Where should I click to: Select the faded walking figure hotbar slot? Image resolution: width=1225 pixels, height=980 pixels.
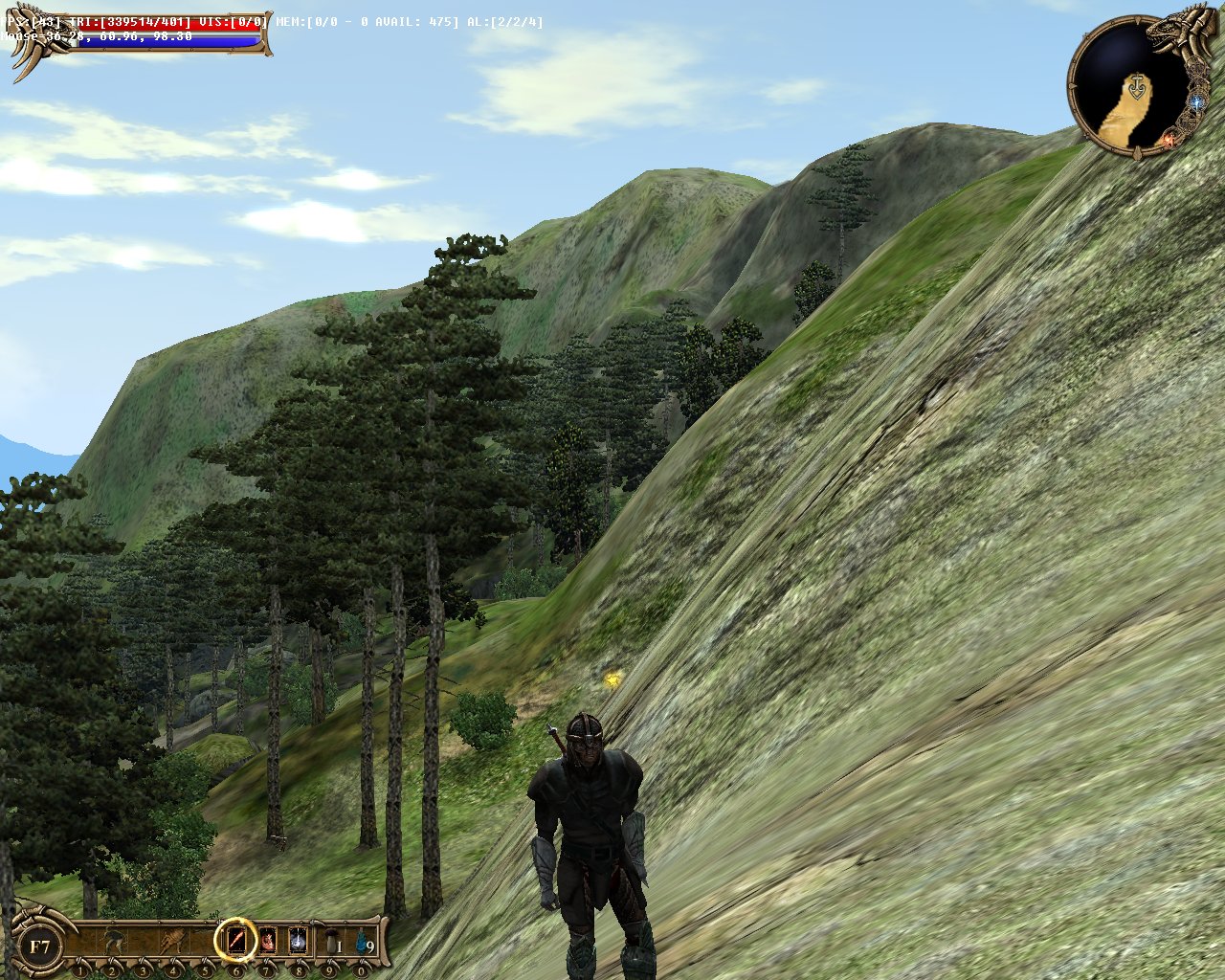(x=113, y=942)
